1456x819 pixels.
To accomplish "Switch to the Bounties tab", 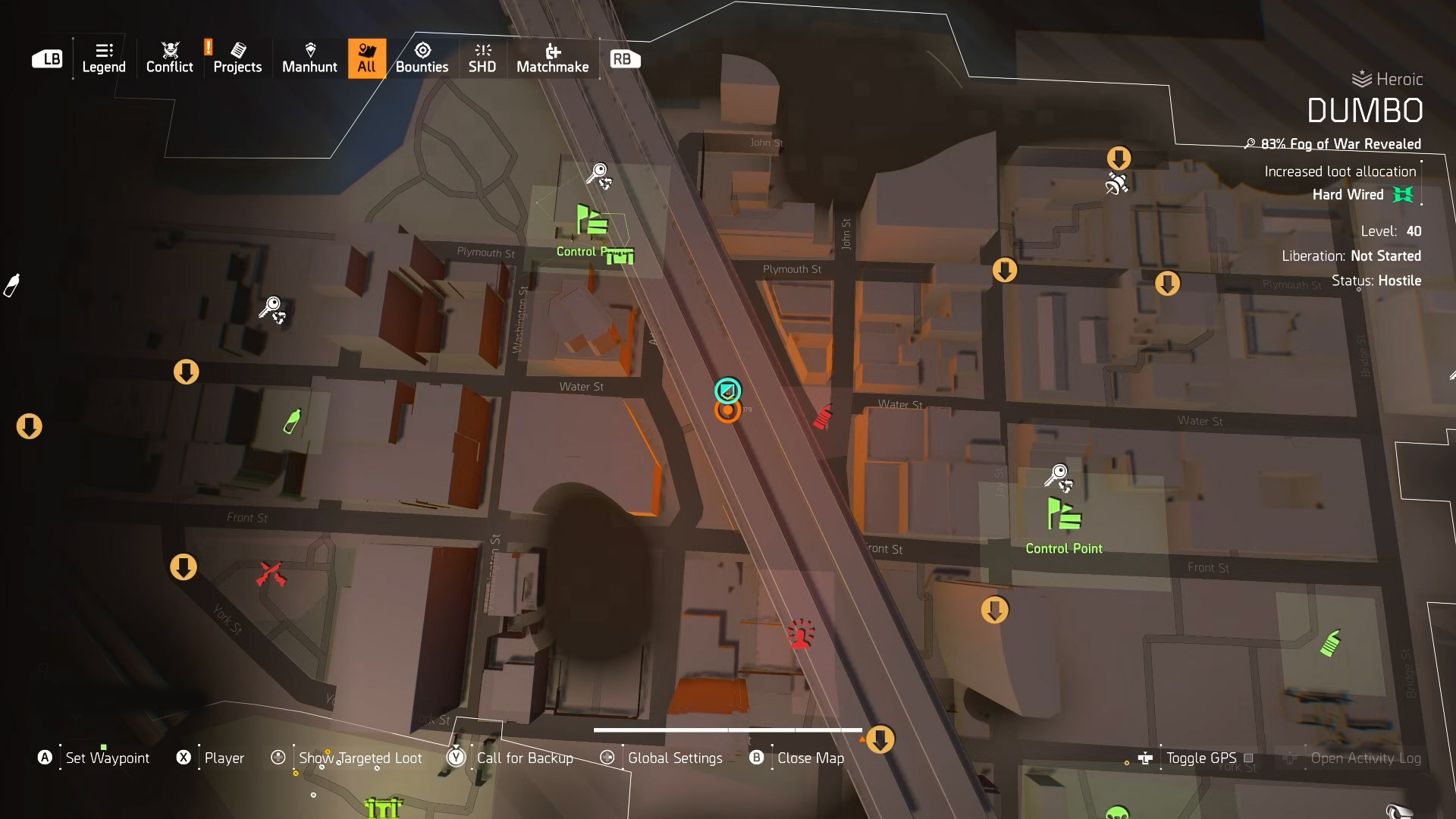I will [x=422, y=58].
